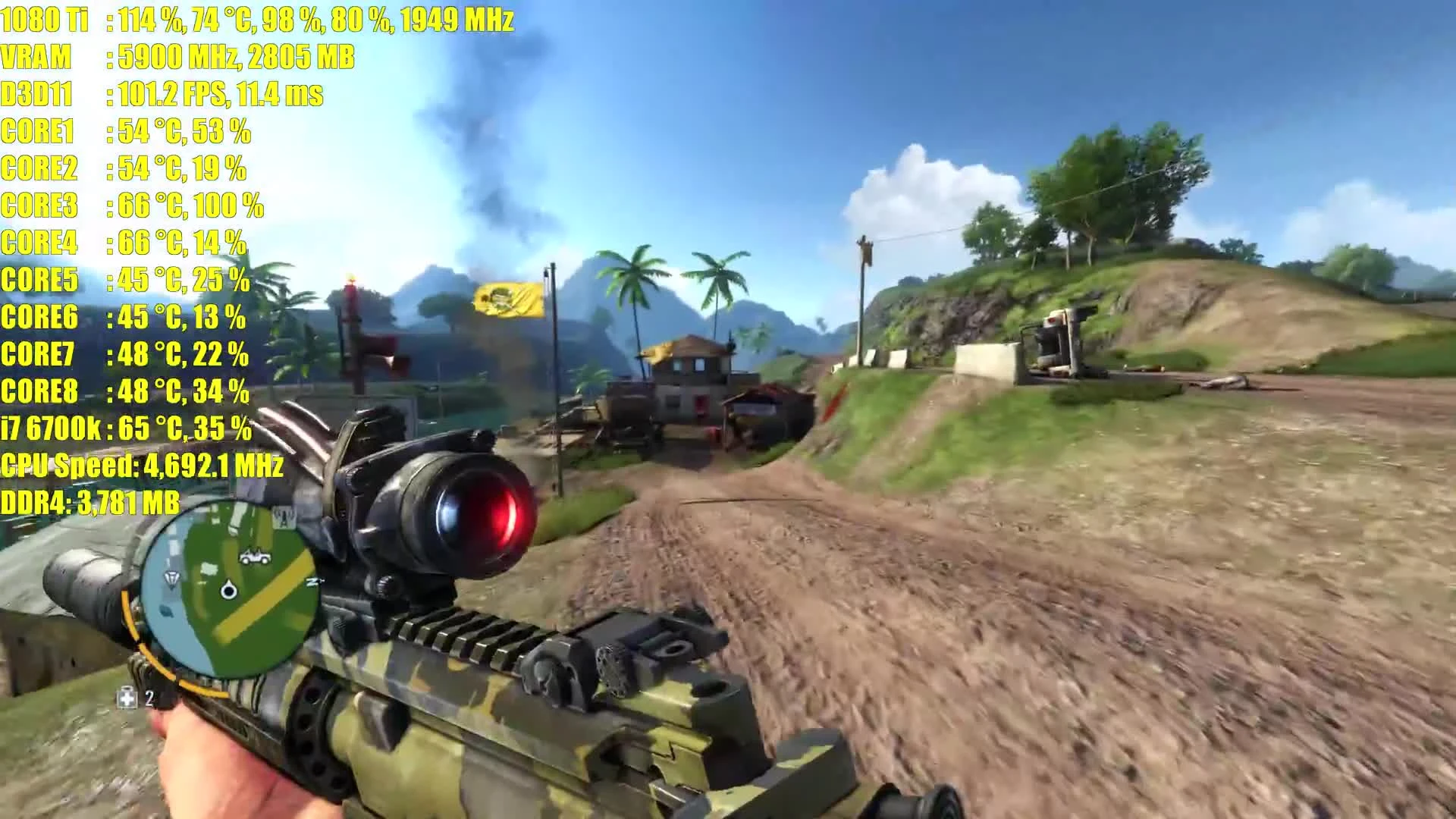Viewport: 1456px width, 819px height.
Task: Click the medkit icon on the HUD
Action: (x=126, y=698)
